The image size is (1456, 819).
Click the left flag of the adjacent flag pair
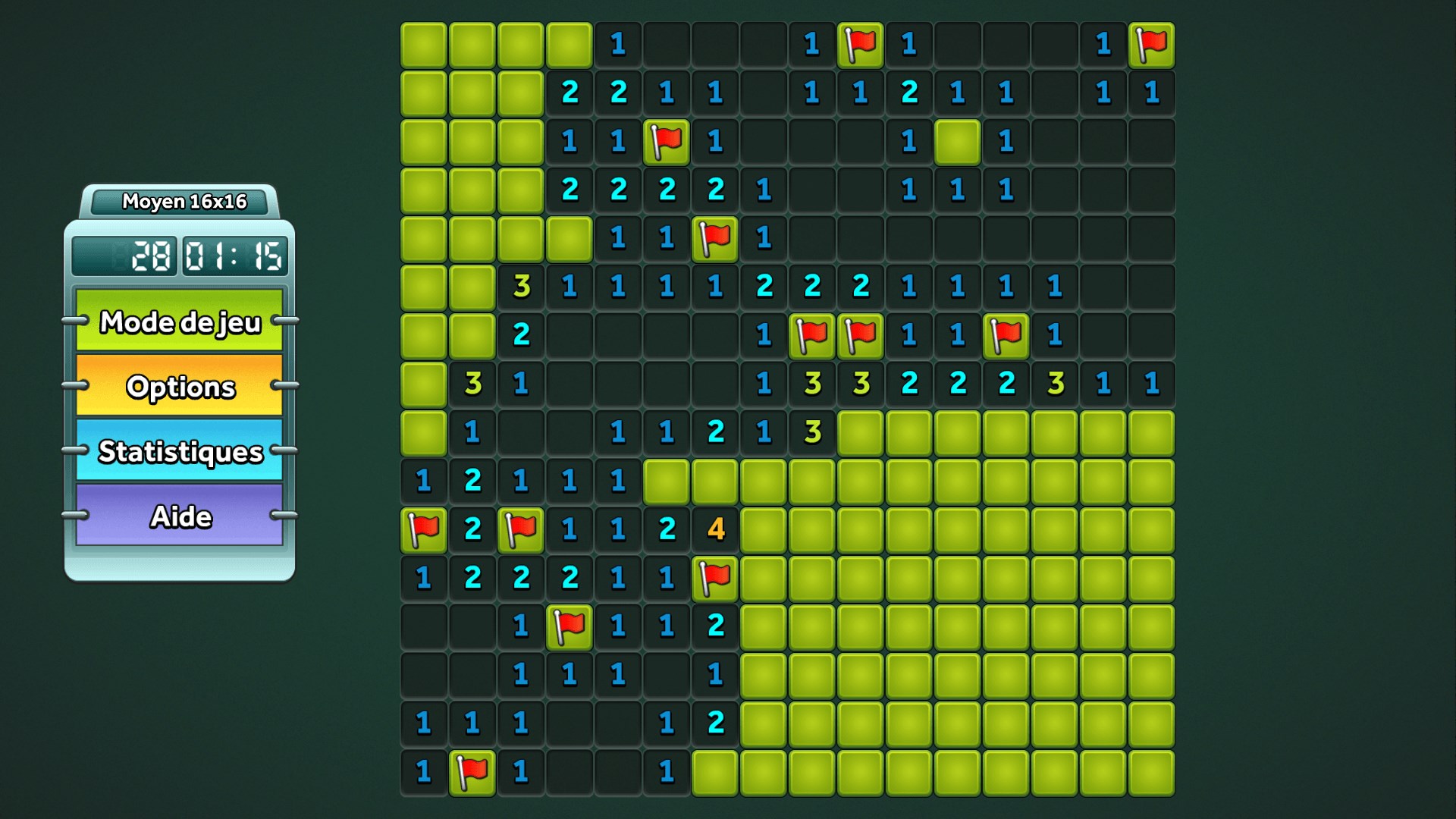(812, 334)
